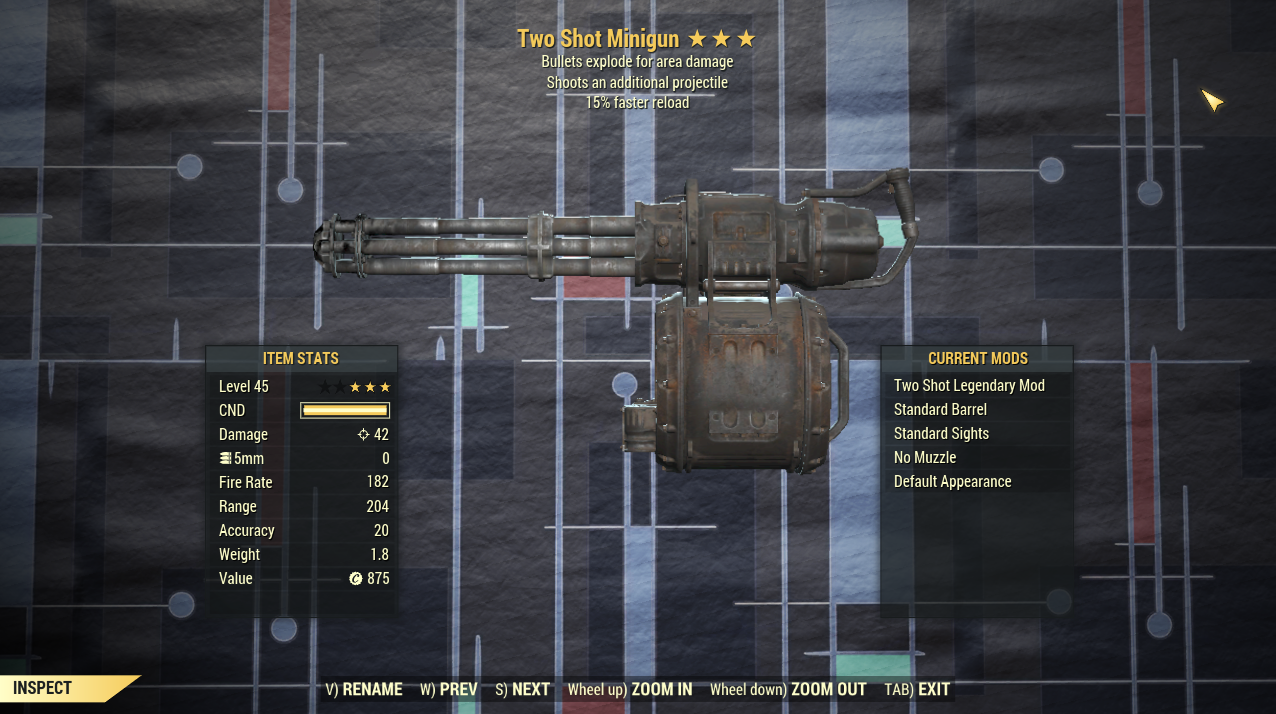The height and width of the screenshot is (714, 1276).
Task: Select the Two Shot Legendary Mod row
Action: pos(969,386)
